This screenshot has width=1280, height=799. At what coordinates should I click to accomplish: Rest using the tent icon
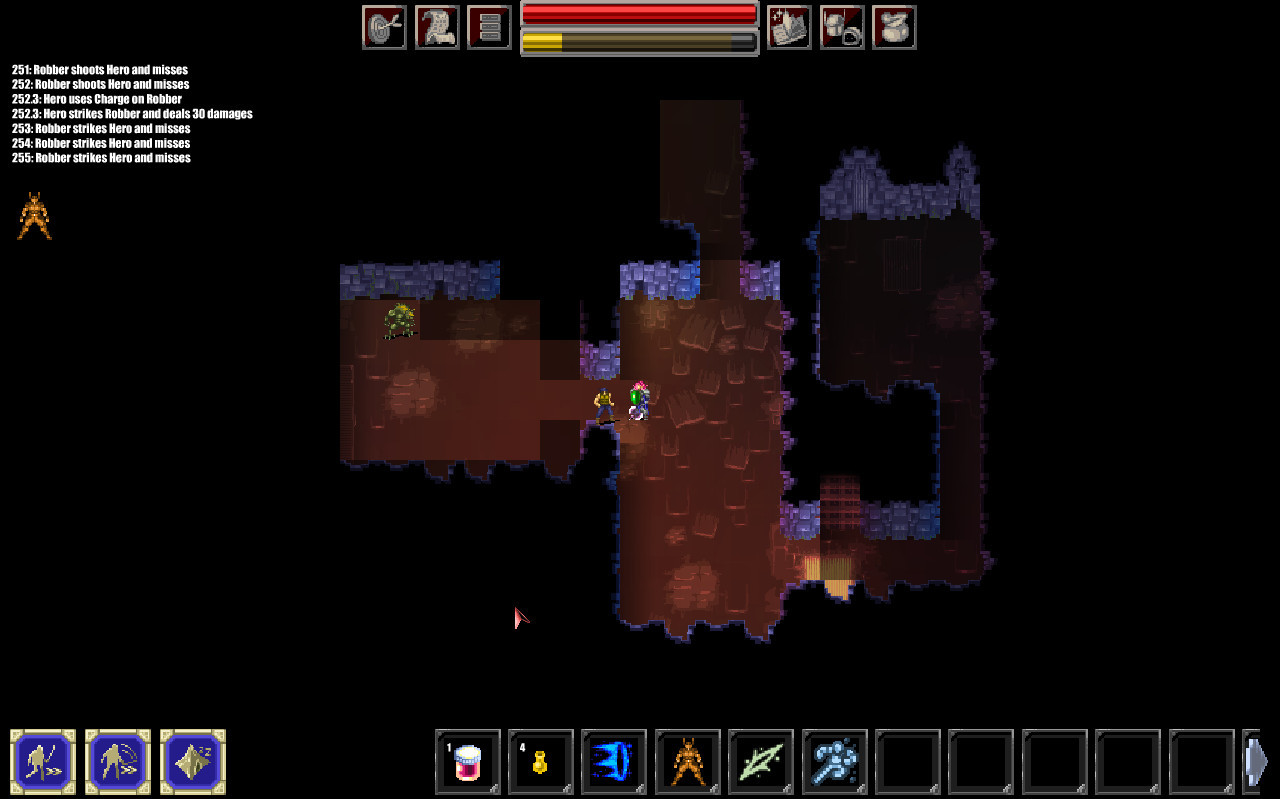193,762
